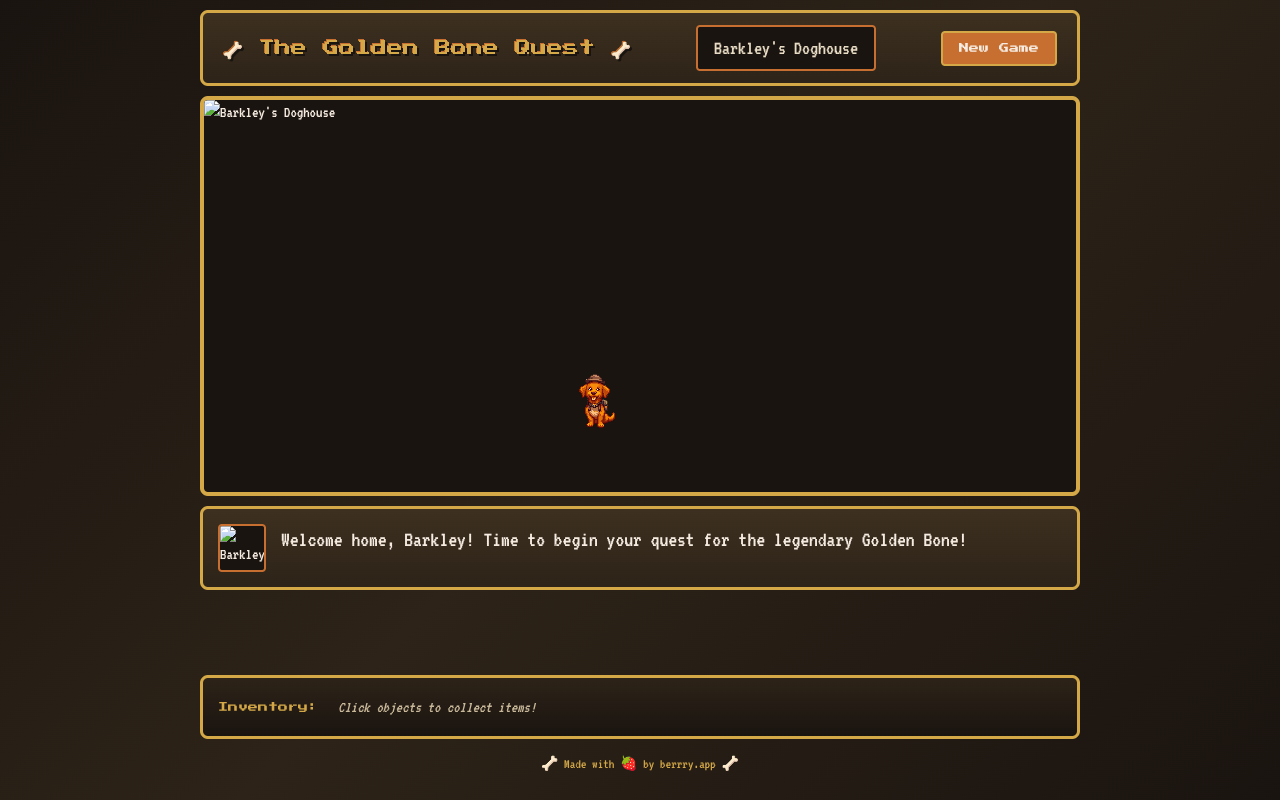Click the Golden Bone Quest title
The height and width of the screenshot is (800, 1280).
coord(426,46)
